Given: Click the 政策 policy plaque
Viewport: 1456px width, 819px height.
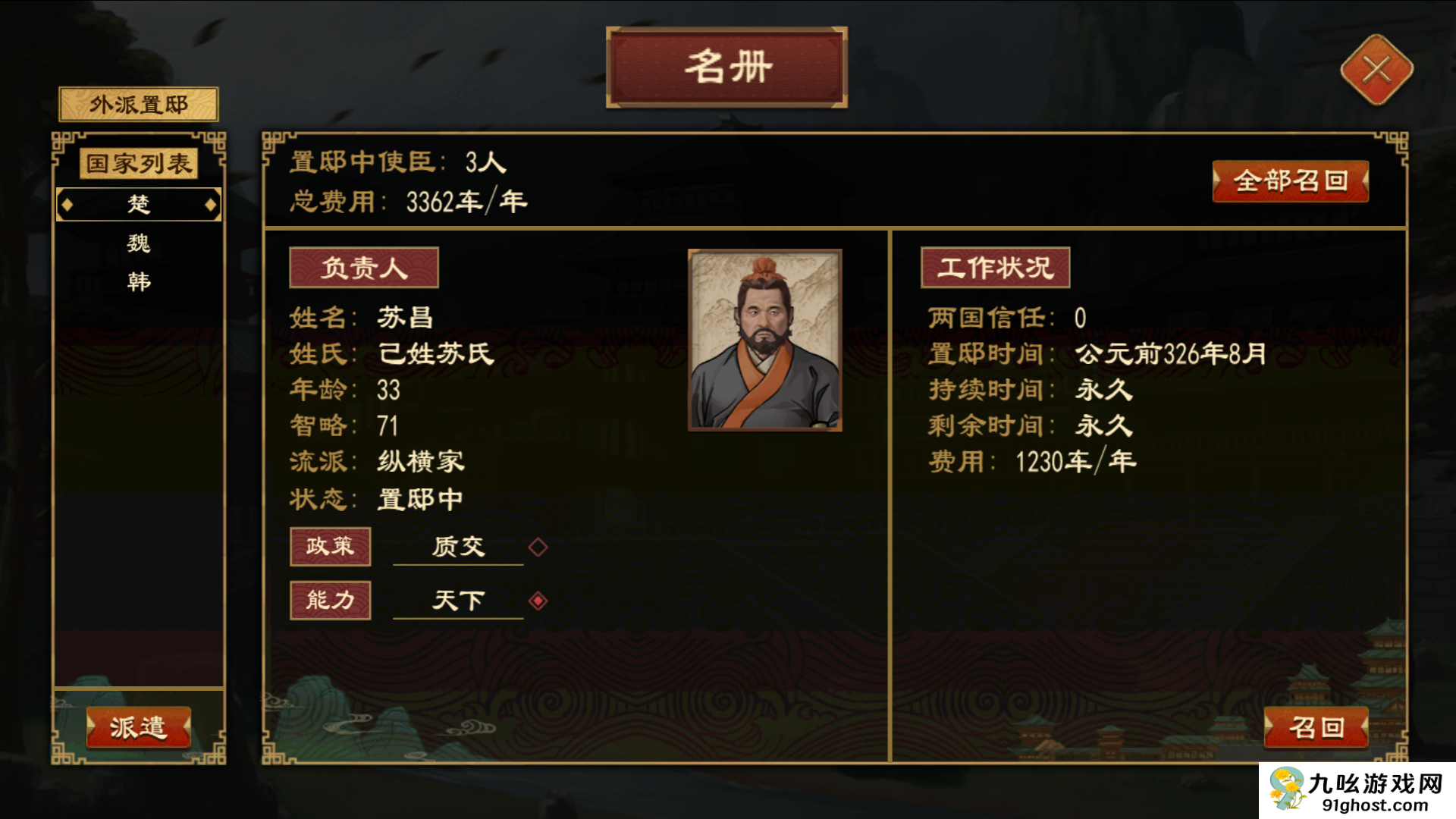Looking at the screenshot, I should coord(331,546).
